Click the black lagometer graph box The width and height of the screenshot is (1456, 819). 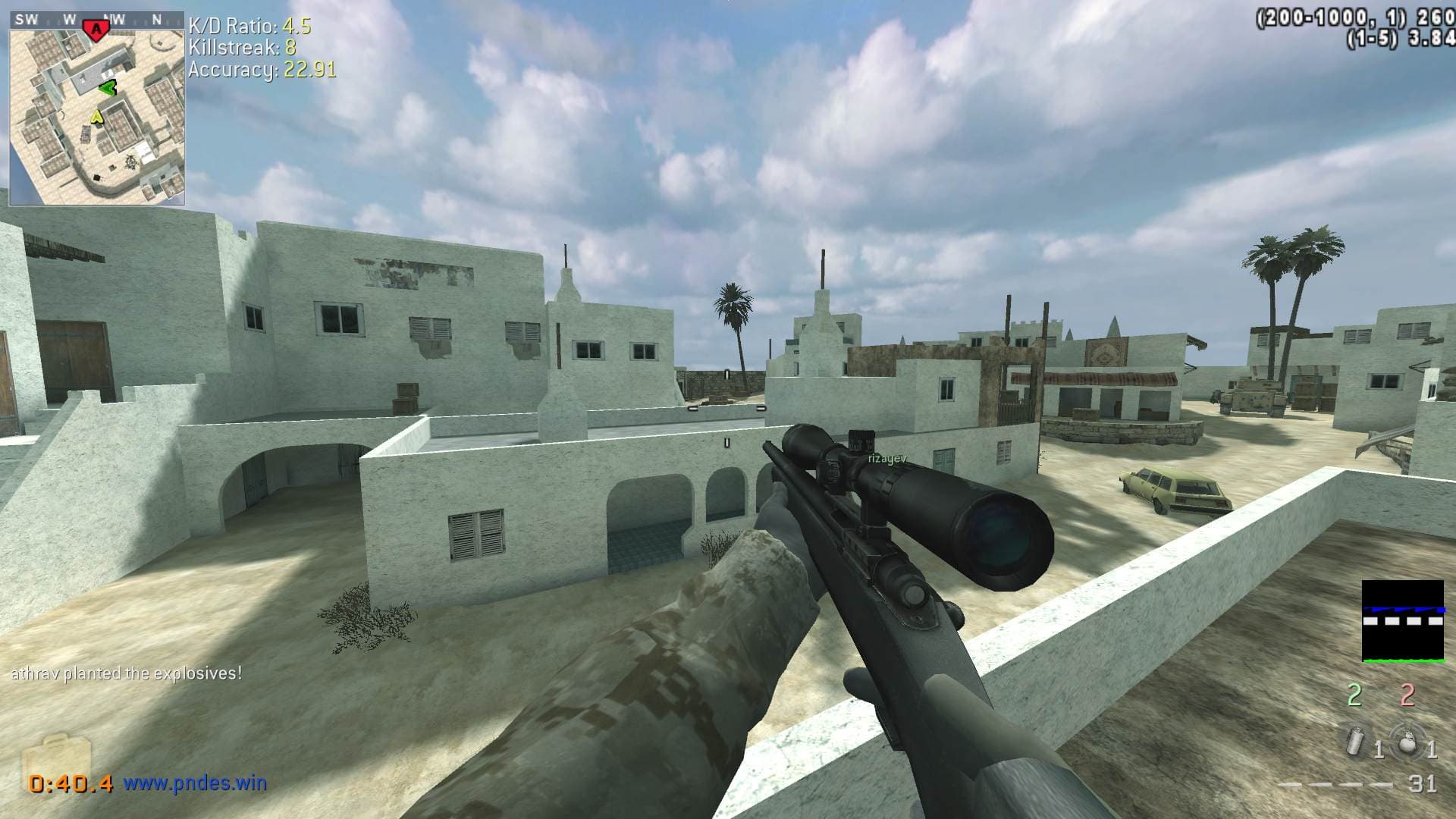pos(1402,621)
